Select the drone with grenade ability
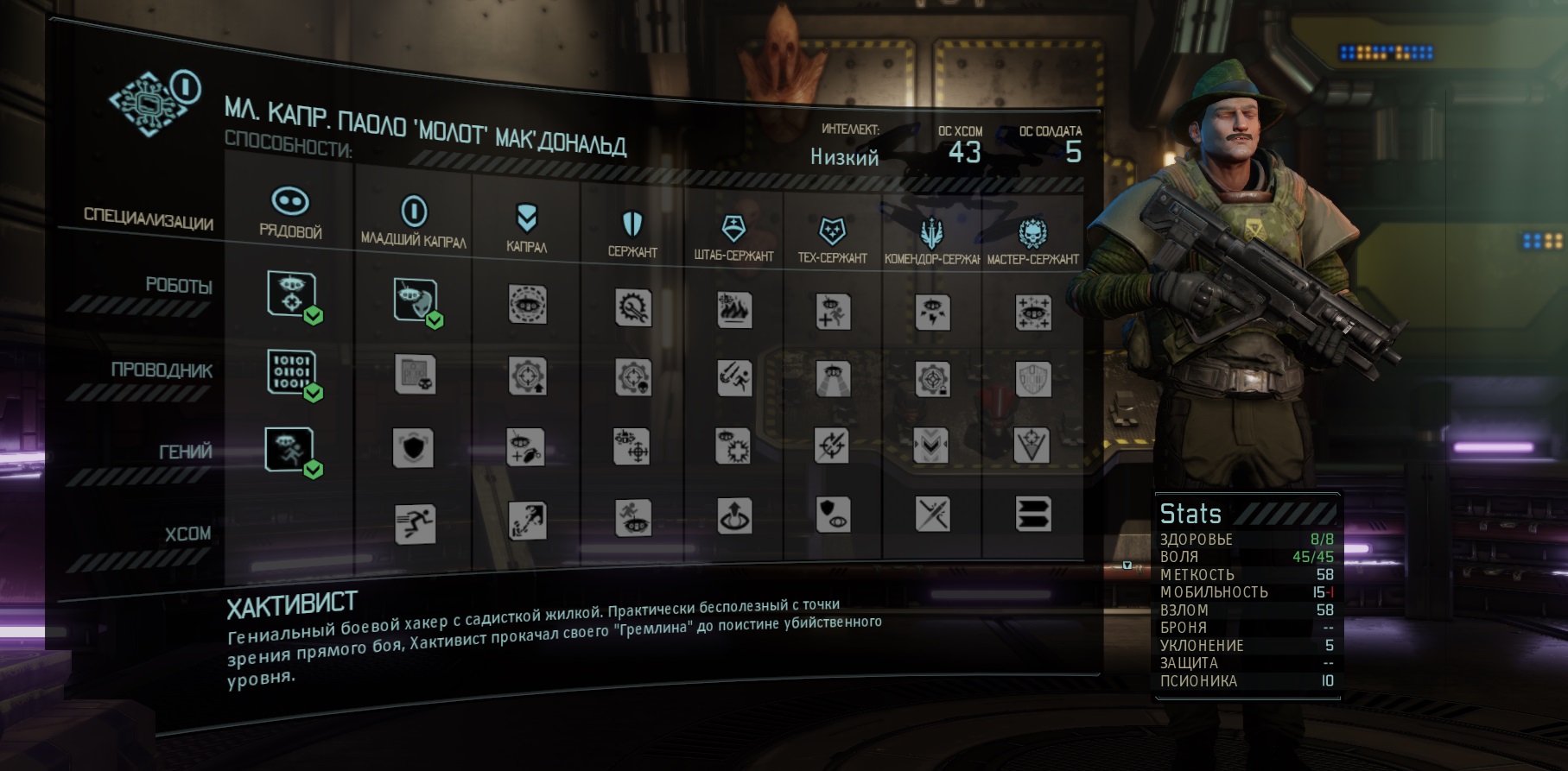 click(x=526, y=447)
